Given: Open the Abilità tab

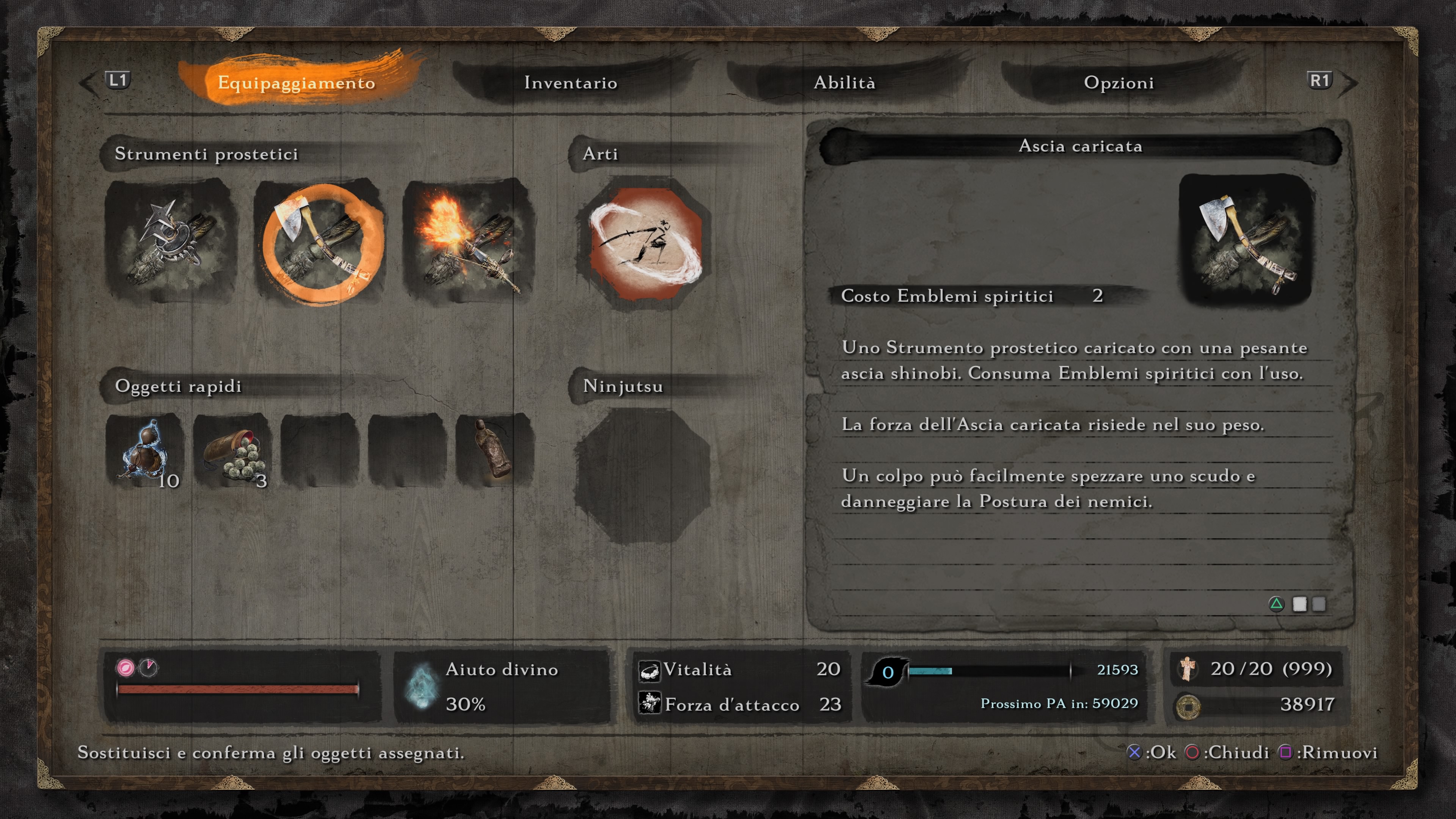Looking at the screenshot, I should (x=844, y=83).
